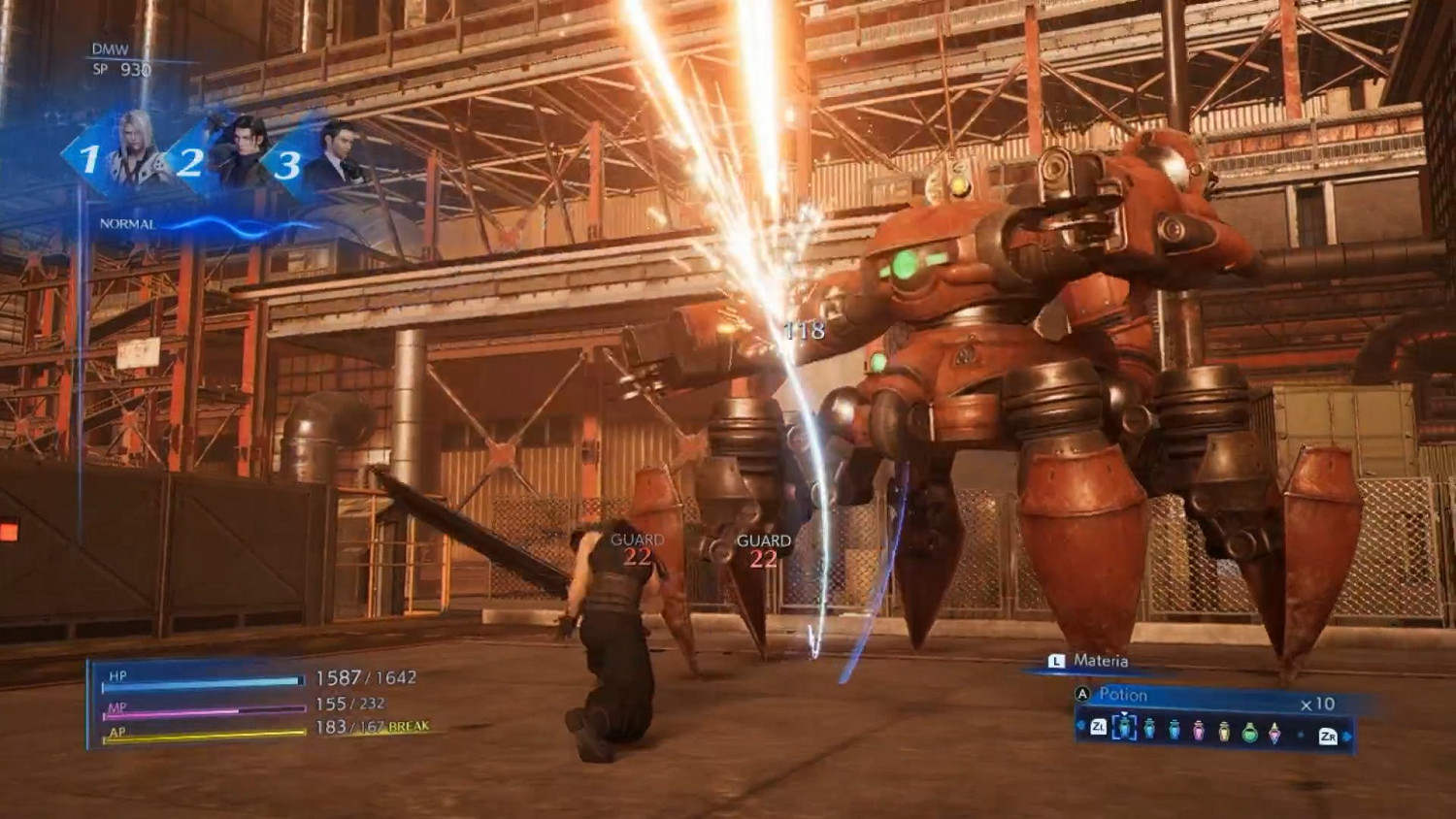This screenshot has width=1456, height=819.
Task: Choose the pink bottle item
Action: click(x=1199, y=731)
